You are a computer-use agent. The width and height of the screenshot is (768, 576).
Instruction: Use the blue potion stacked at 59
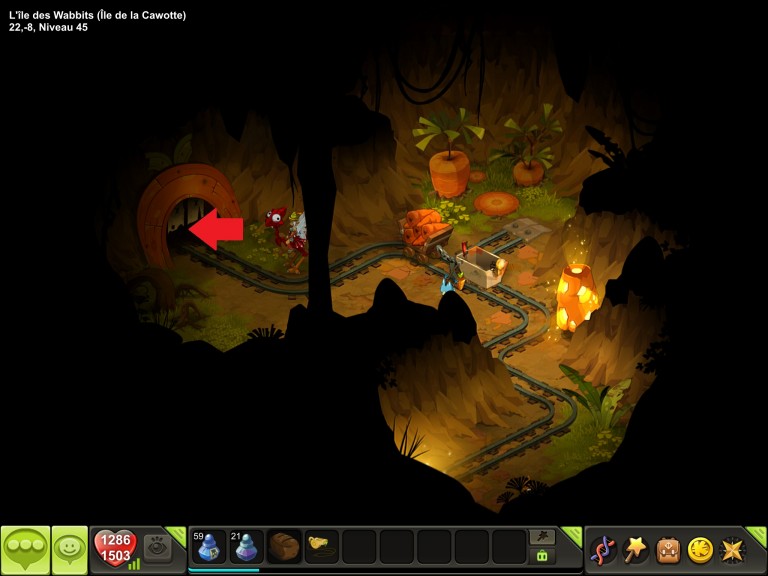point(209,547)
